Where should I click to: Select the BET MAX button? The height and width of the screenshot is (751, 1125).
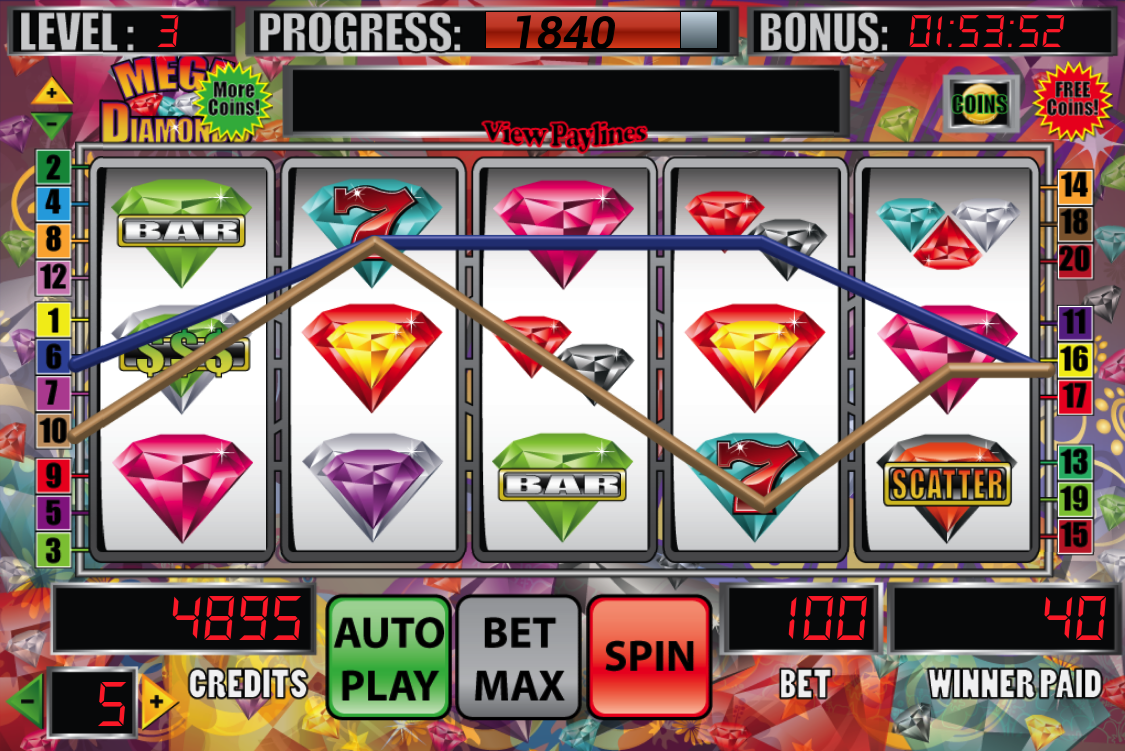519,656
